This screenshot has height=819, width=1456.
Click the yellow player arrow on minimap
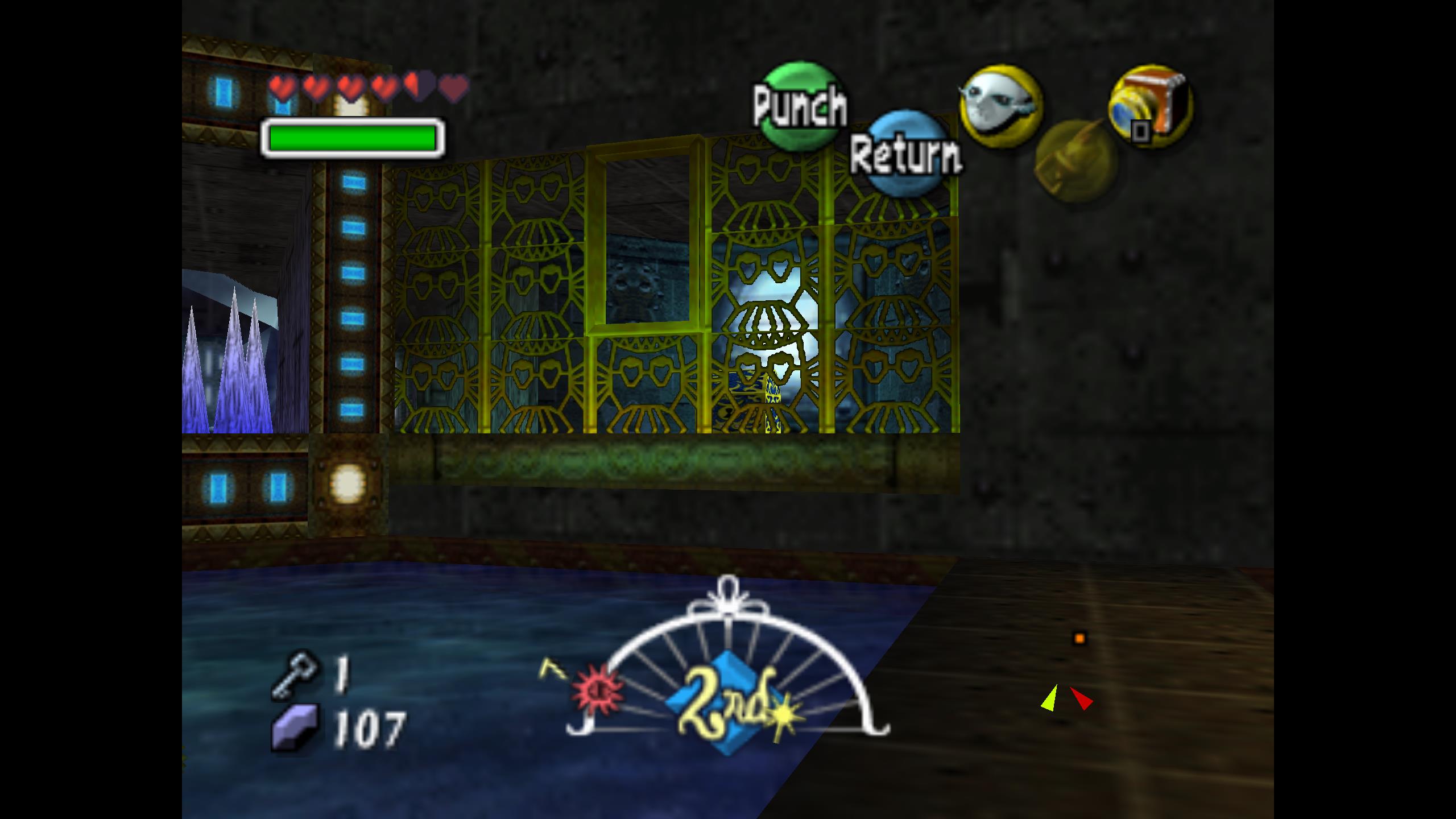[1050, 698]
